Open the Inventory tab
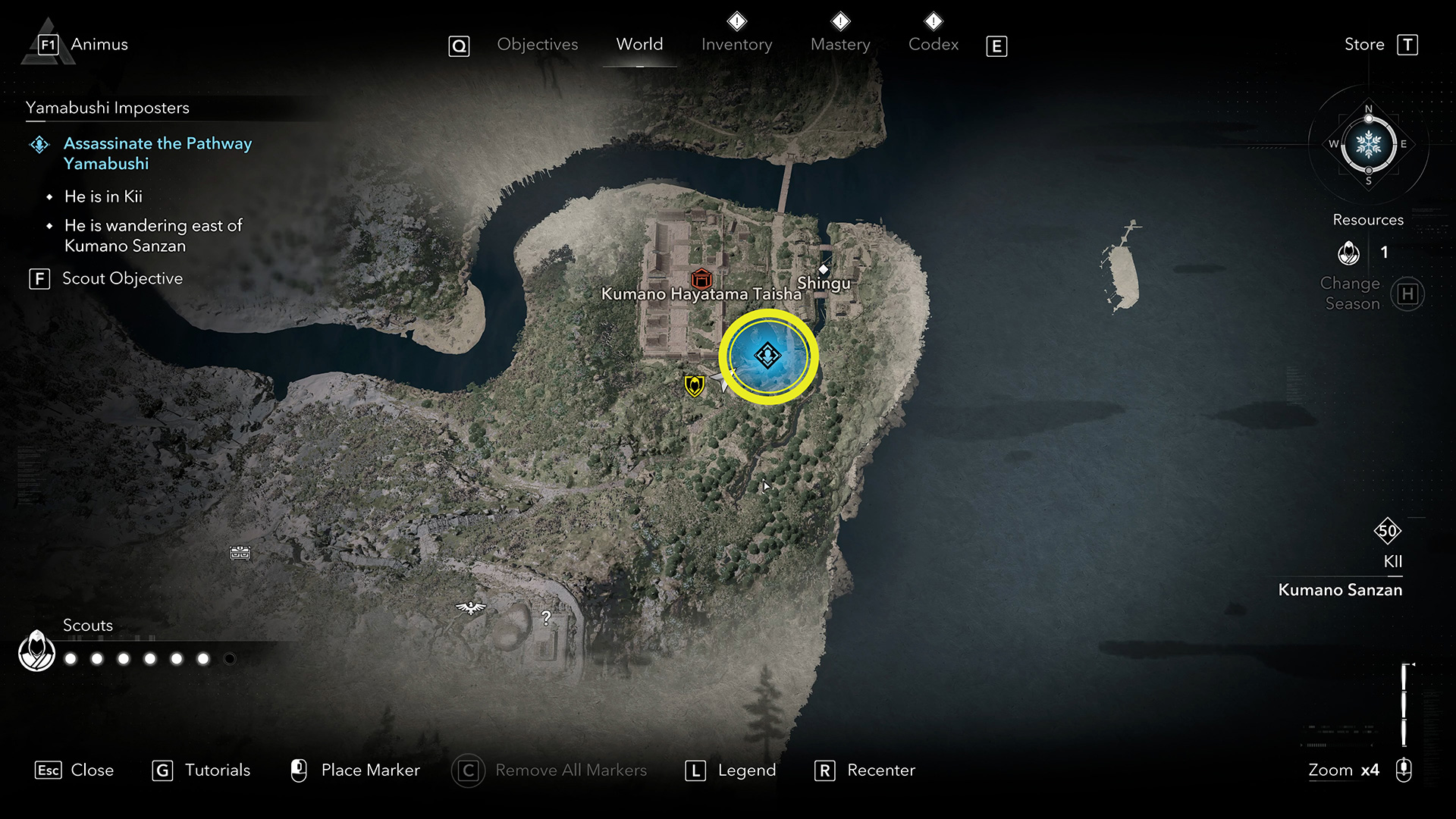 pos(736,45)
